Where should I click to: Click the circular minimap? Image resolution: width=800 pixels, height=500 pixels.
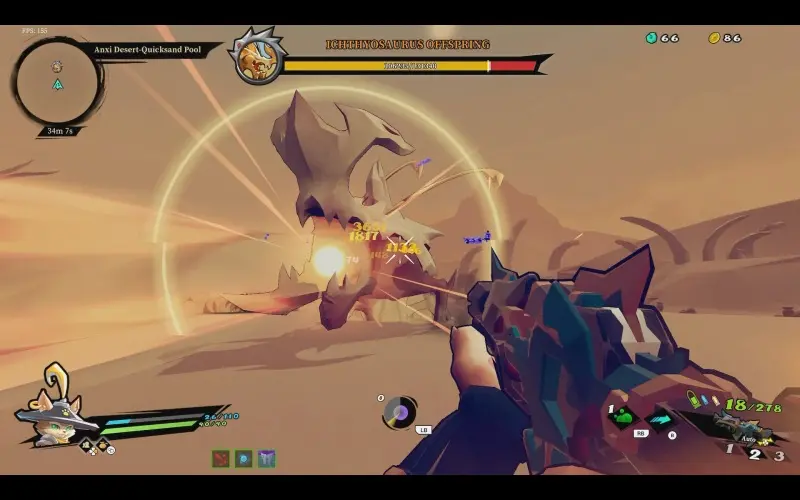(x=57, y=81)
